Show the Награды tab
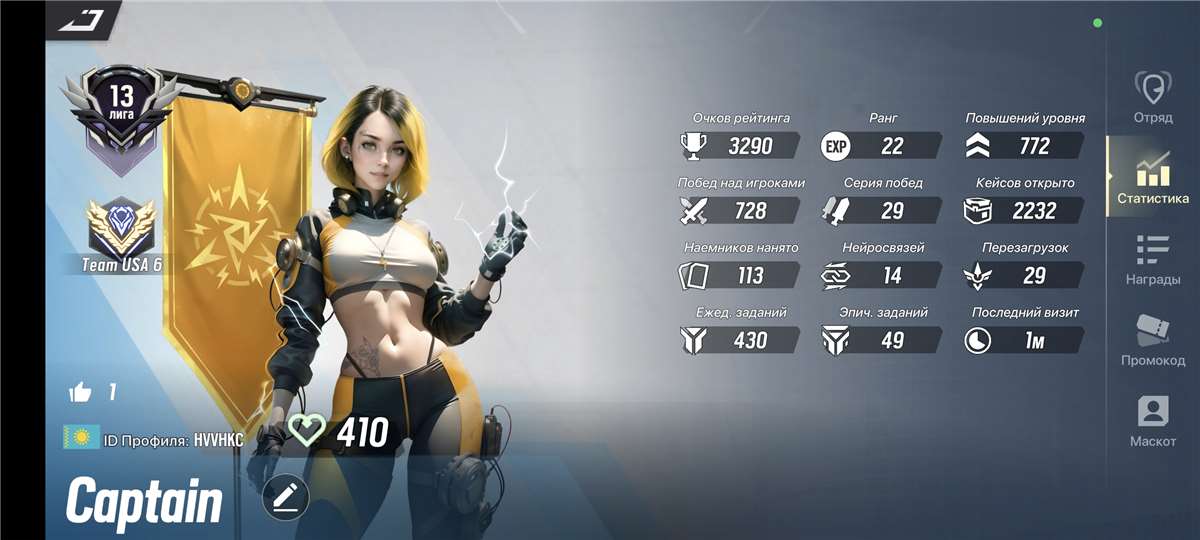The width and height of the screenshot is (1200, 540). [1153, 260]
